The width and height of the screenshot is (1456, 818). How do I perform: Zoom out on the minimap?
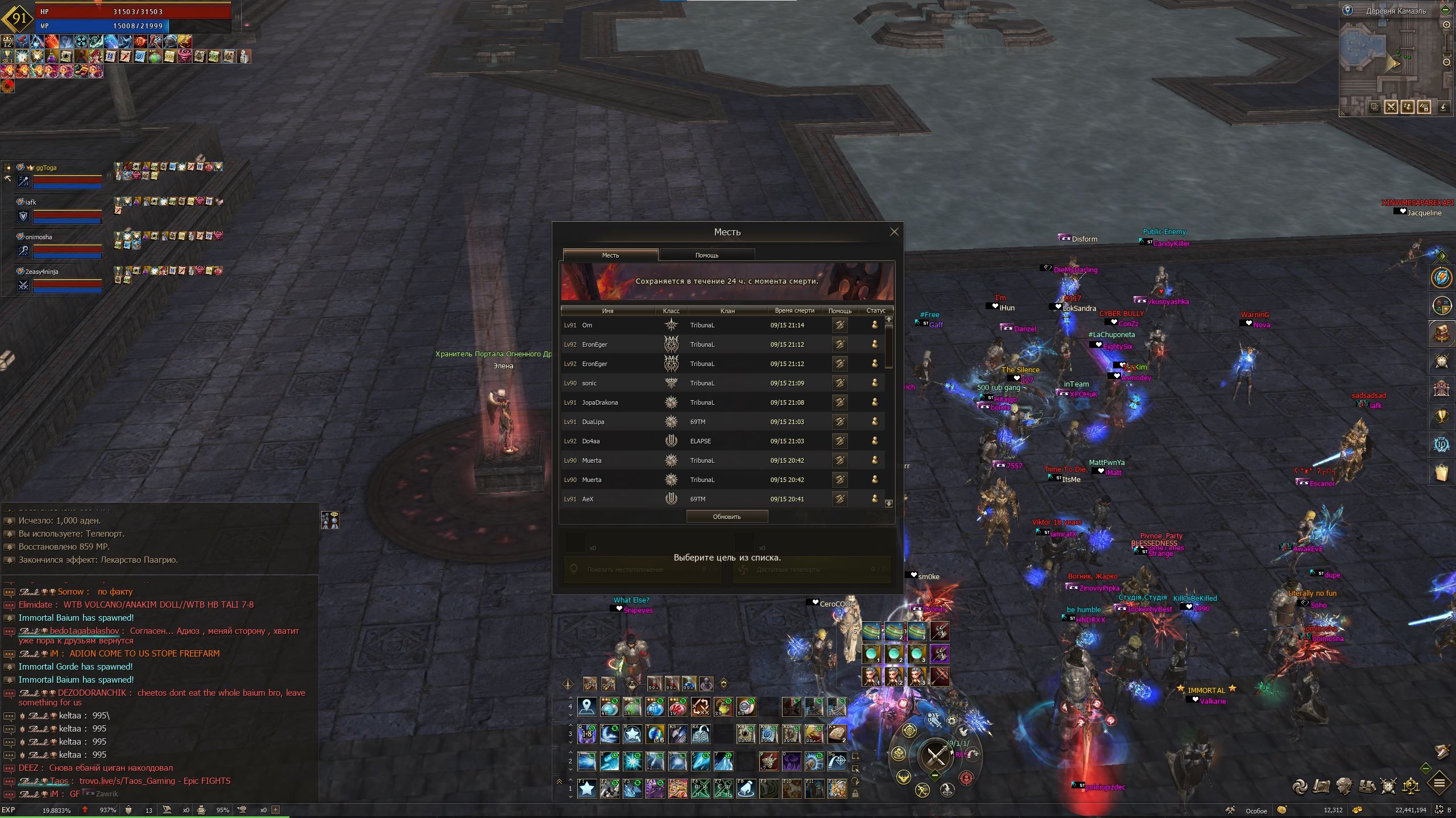pyautogui.click(x=1446, y=62)
